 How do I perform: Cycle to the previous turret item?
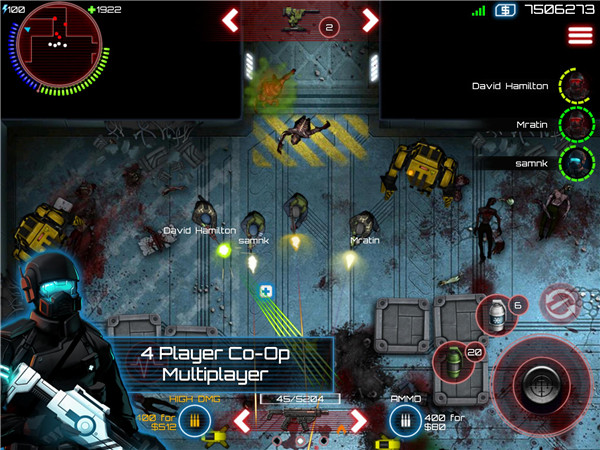click(x=231, y=18)
